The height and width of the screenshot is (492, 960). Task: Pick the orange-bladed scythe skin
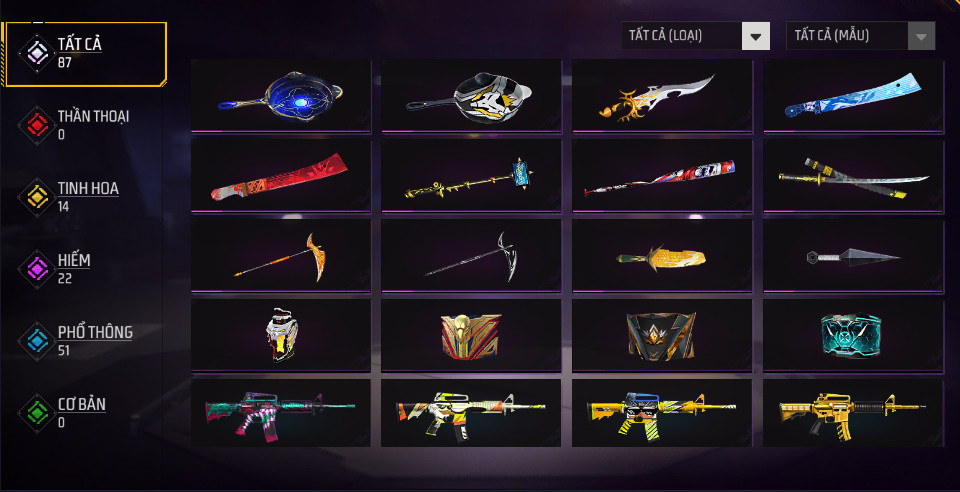pyautogui.click(x=281, y=255)
